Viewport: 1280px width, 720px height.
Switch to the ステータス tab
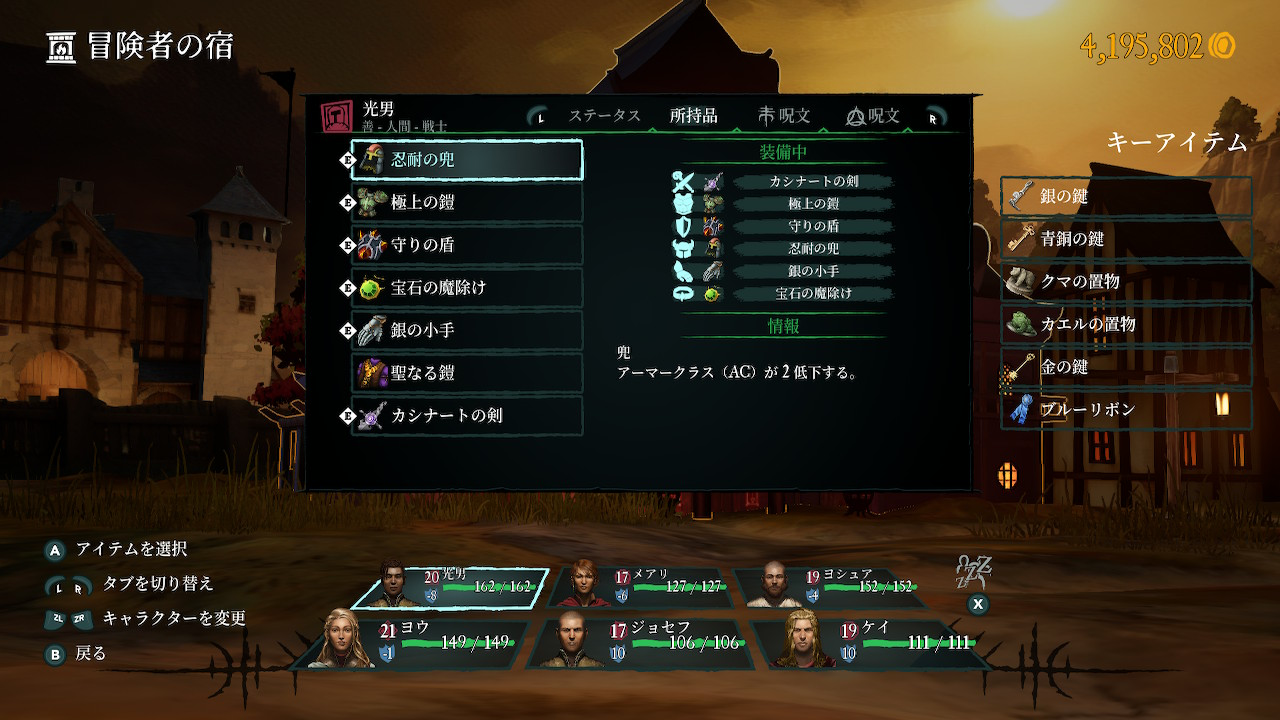click(604, 116)
